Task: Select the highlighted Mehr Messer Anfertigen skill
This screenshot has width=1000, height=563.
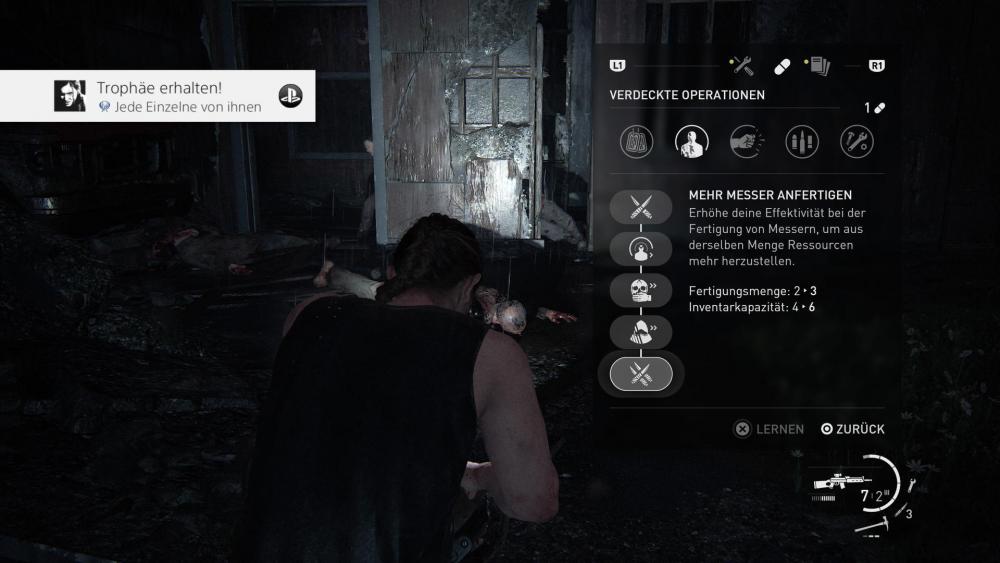Action: pyautogui.click(x=641, y=374)
